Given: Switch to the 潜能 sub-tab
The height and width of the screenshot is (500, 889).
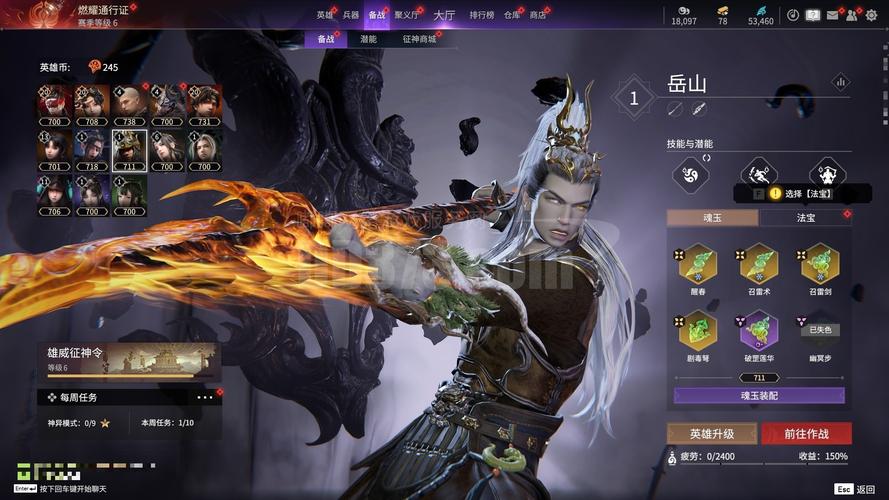Looking at the screenshot, I should (368, 39).
